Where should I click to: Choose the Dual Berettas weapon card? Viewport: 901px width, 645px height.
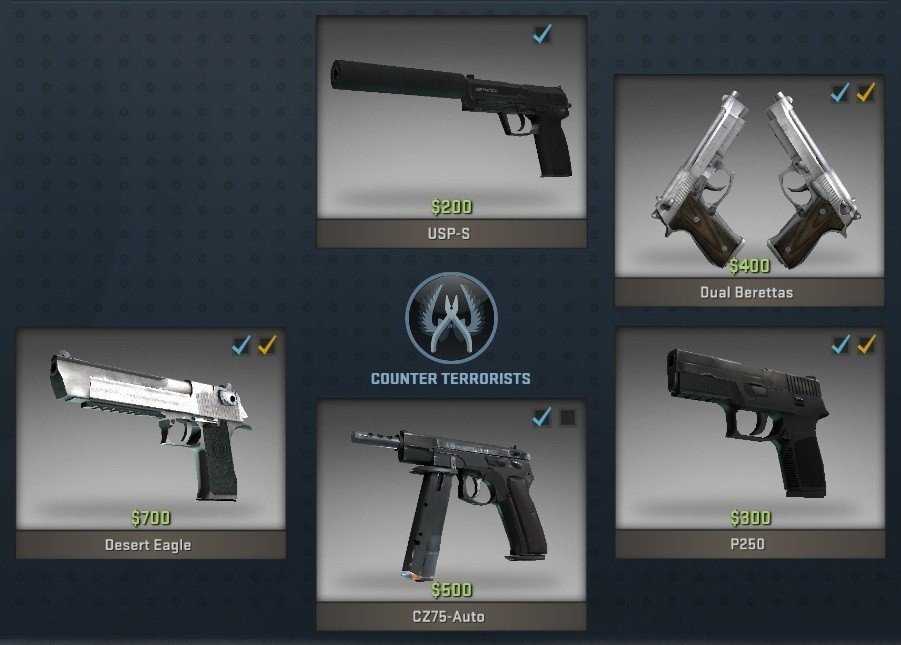[x=749, y=180]
